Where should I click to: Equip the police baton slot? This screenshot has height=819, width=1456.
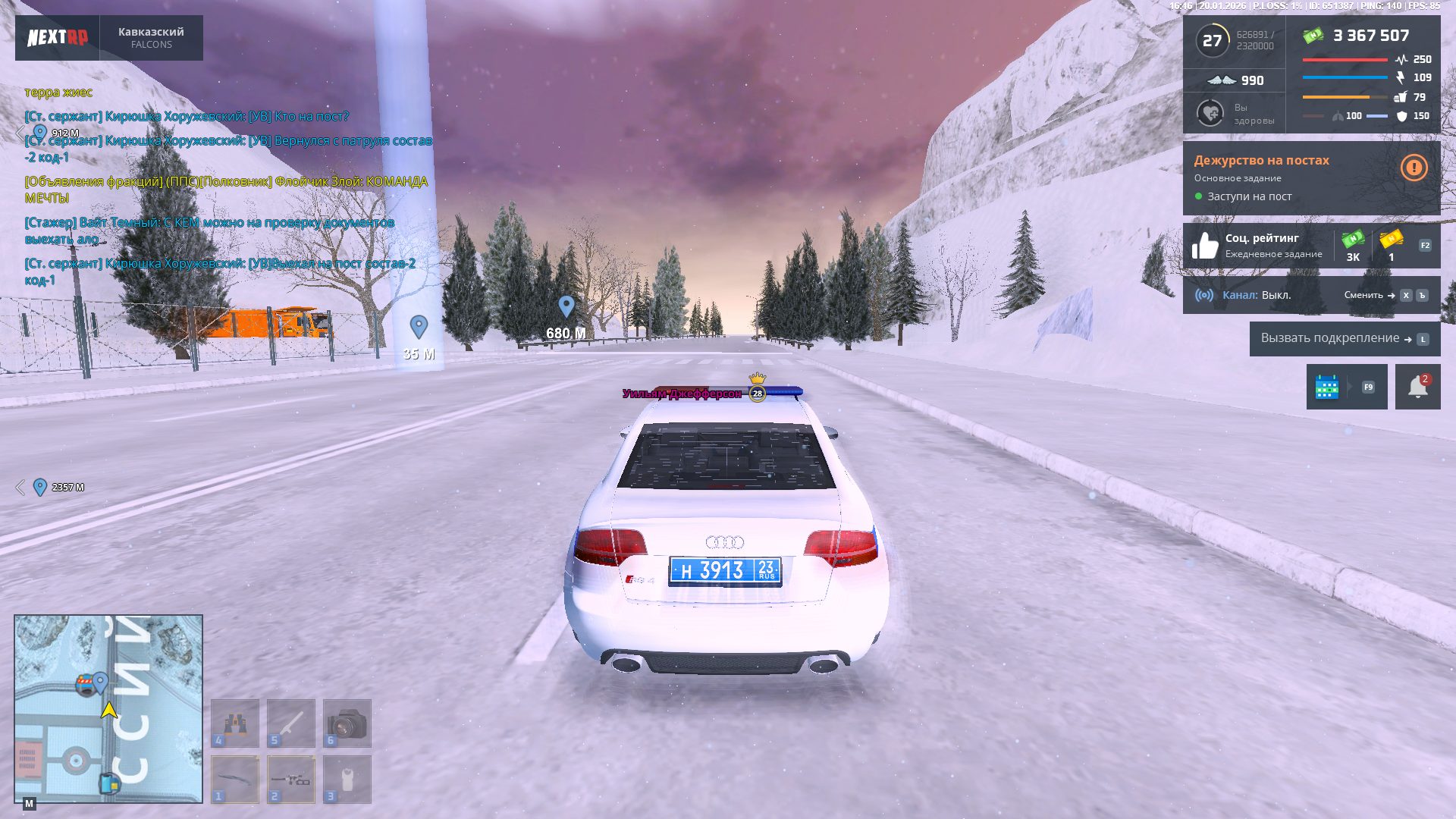tap(291, 723)
